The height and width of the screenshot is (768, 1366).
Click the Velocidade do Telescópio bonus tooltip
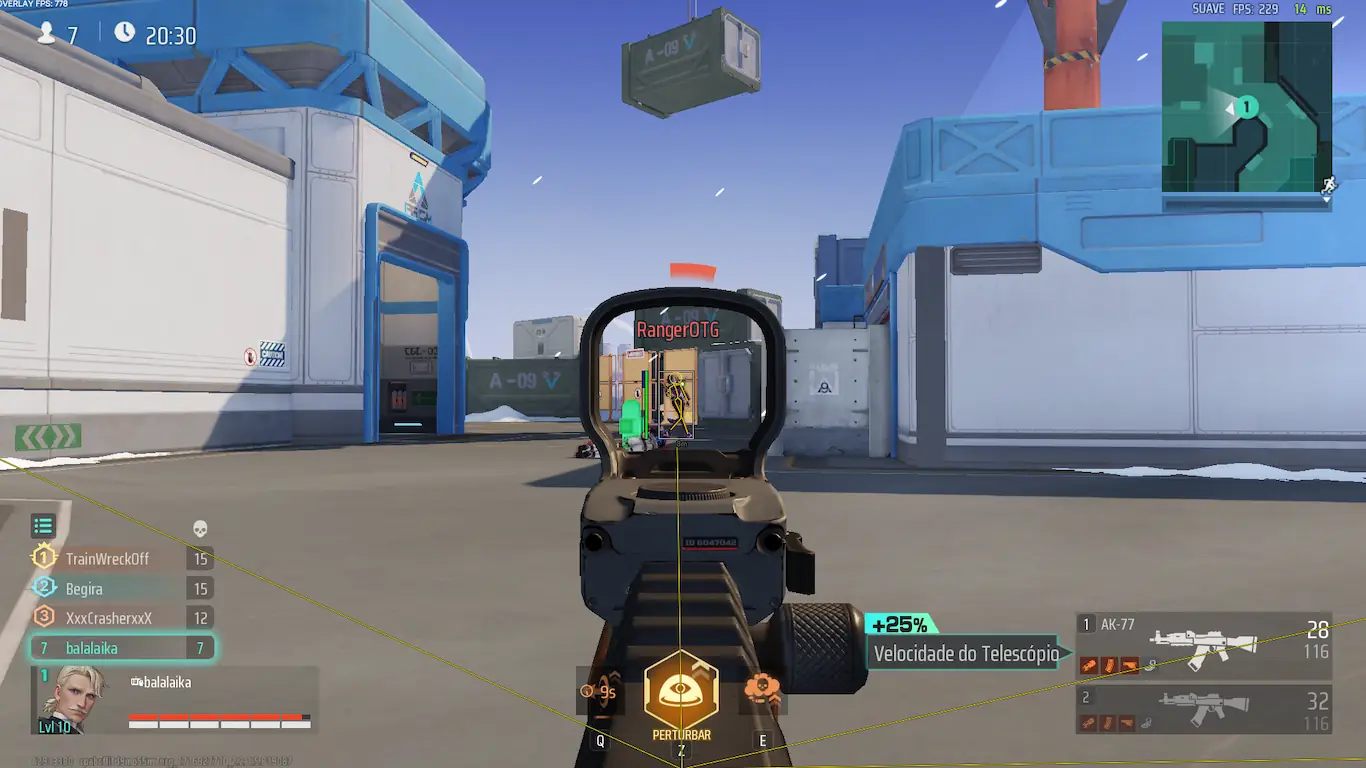click(965, 654)
